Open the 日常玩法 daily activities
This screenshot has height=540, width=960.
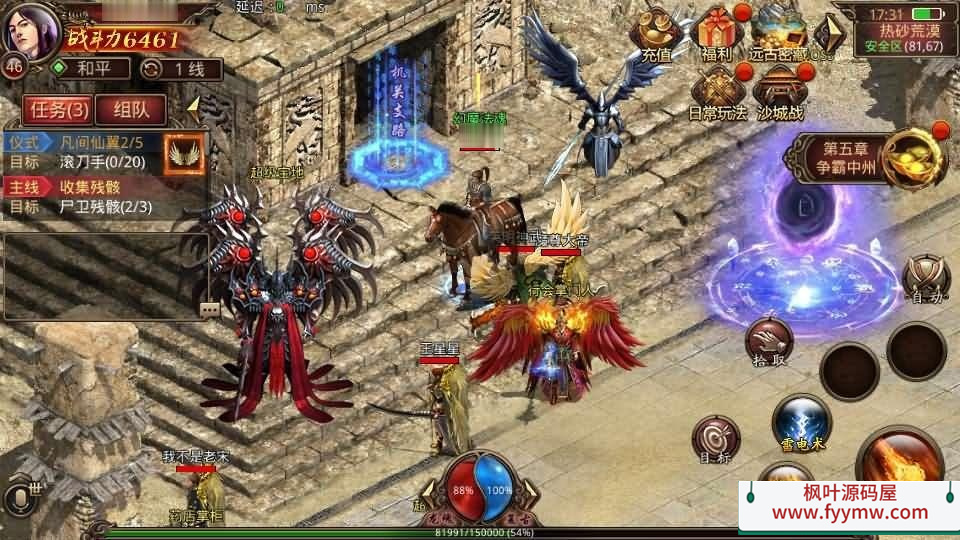[x=718, y=93]
